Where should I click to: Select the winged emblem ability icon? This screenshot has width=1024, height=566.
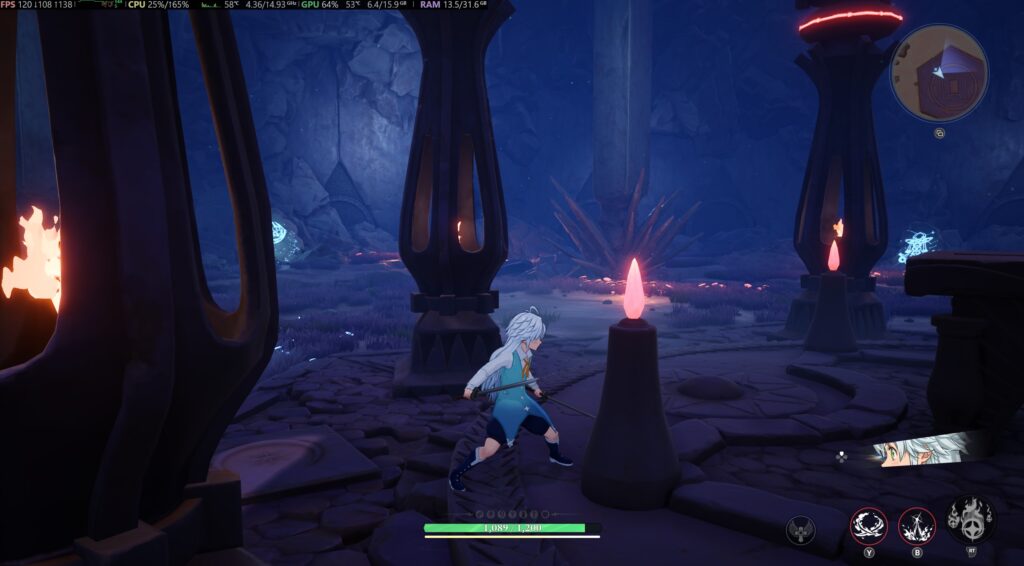[800, 529]
